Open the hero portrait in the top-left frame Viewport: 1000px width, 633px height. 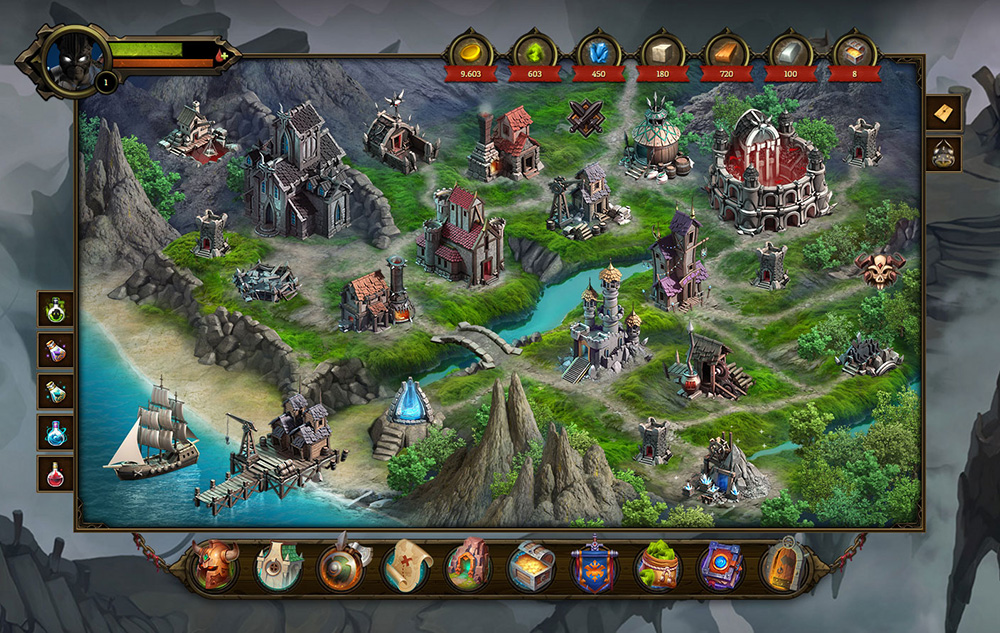pos(76,58)
